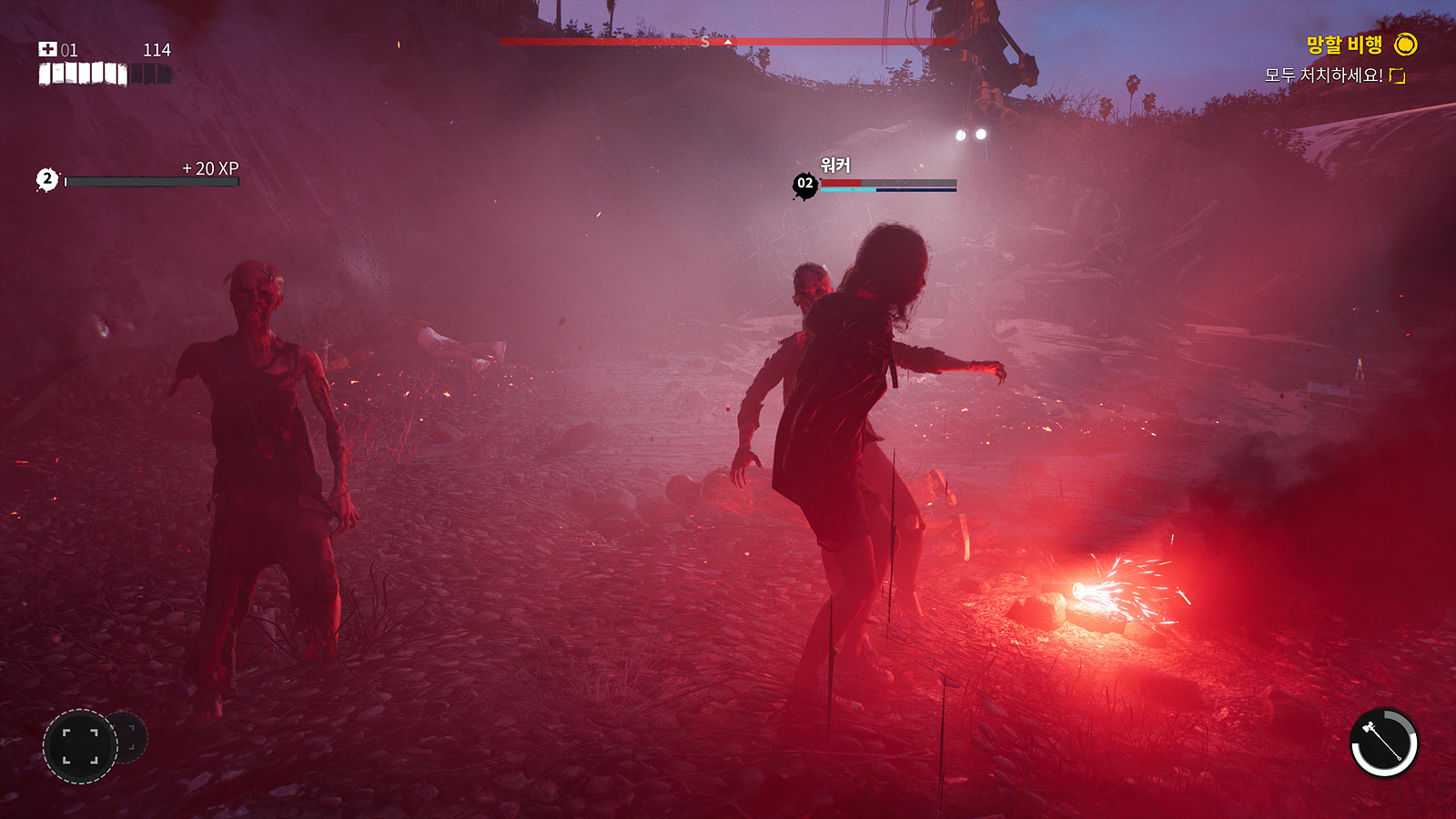Open the 망할 비행 quest tracker

(1344, 45)
